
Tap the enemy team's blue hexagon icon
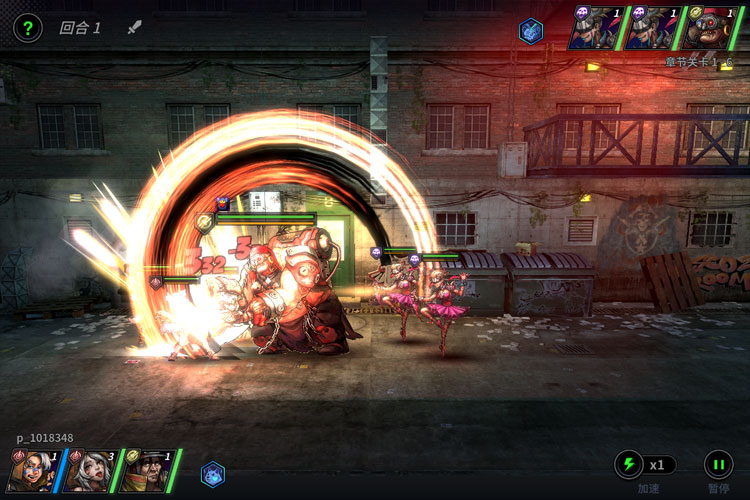[531, 30]
